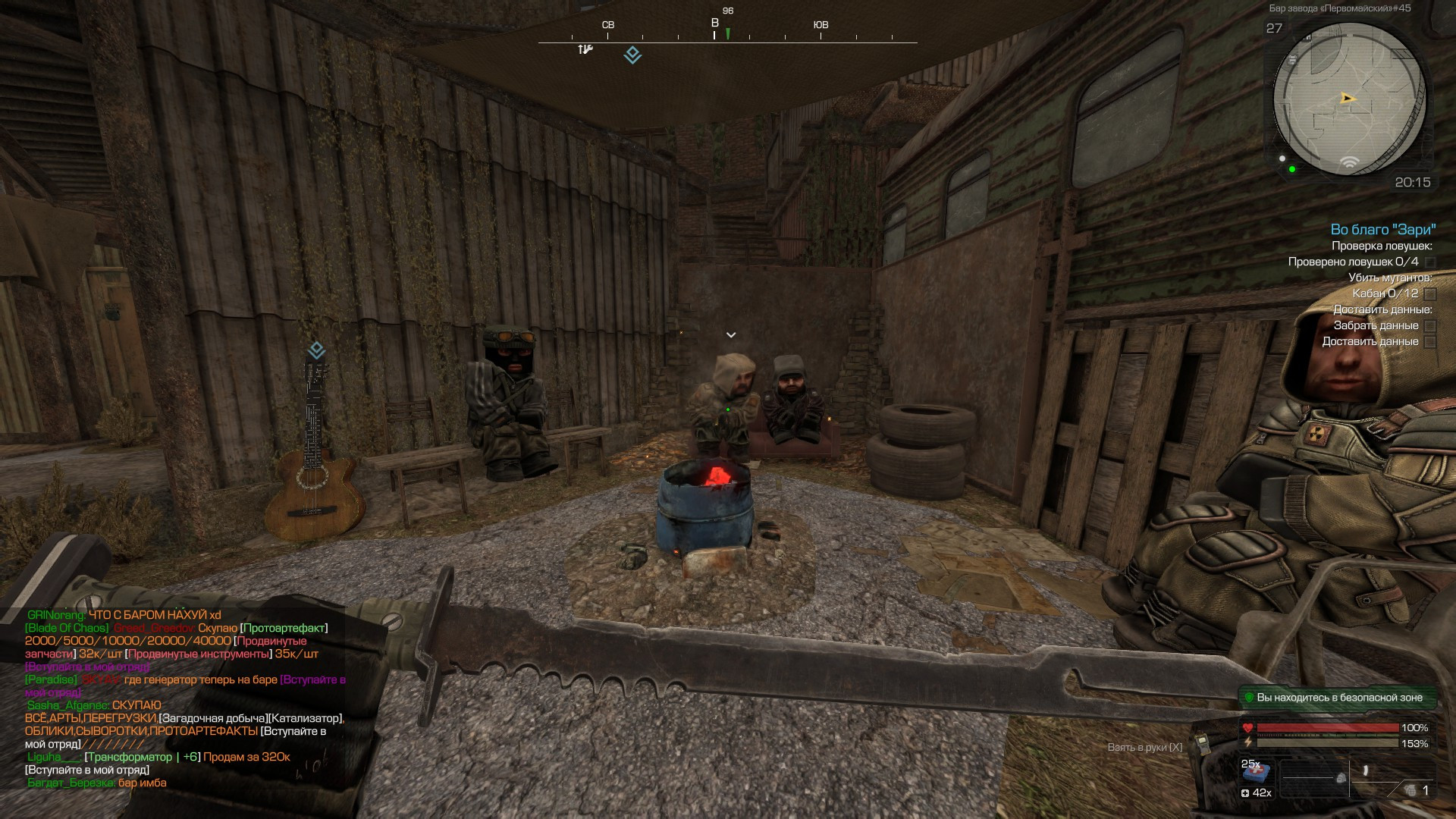Select the blue medkit quick slot
This screenshot has width=1456, height=819.
click(1256, 773)
